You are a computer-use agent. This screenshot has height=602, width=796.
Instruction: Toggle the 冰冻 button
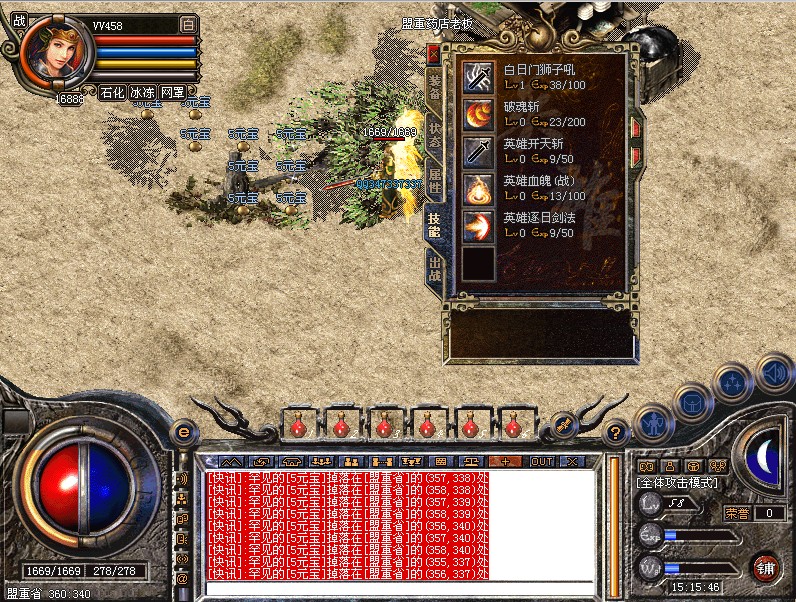[141, 92]
